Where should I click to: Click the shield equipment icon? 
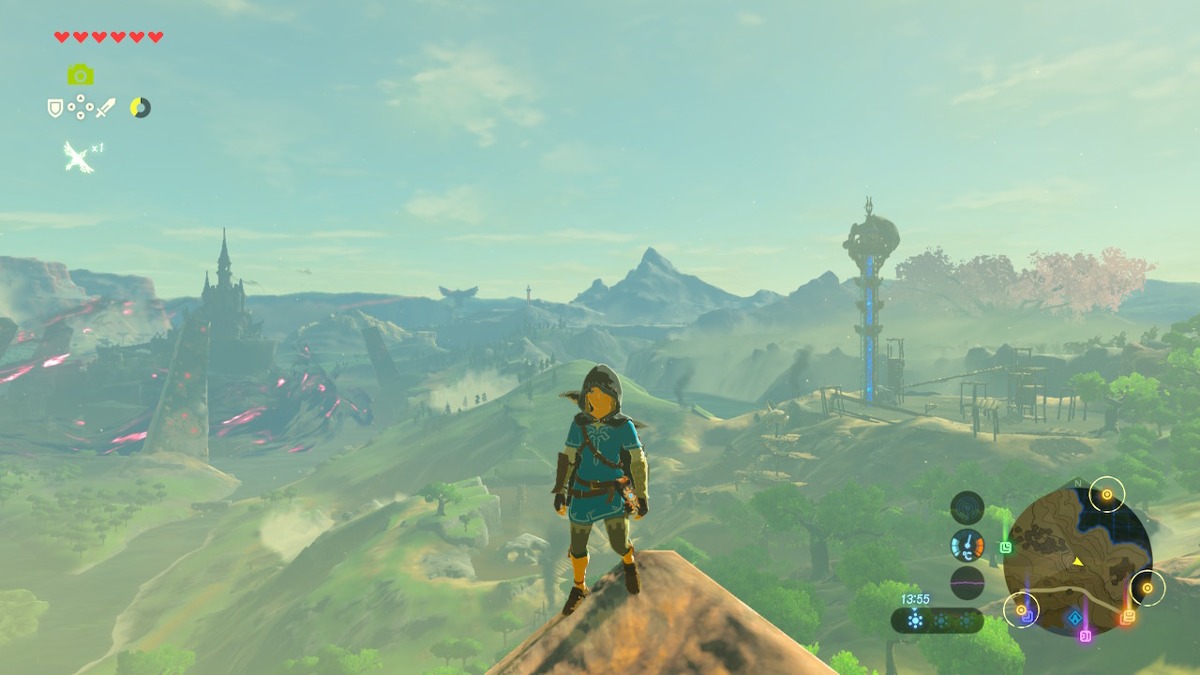pos(55,107)
